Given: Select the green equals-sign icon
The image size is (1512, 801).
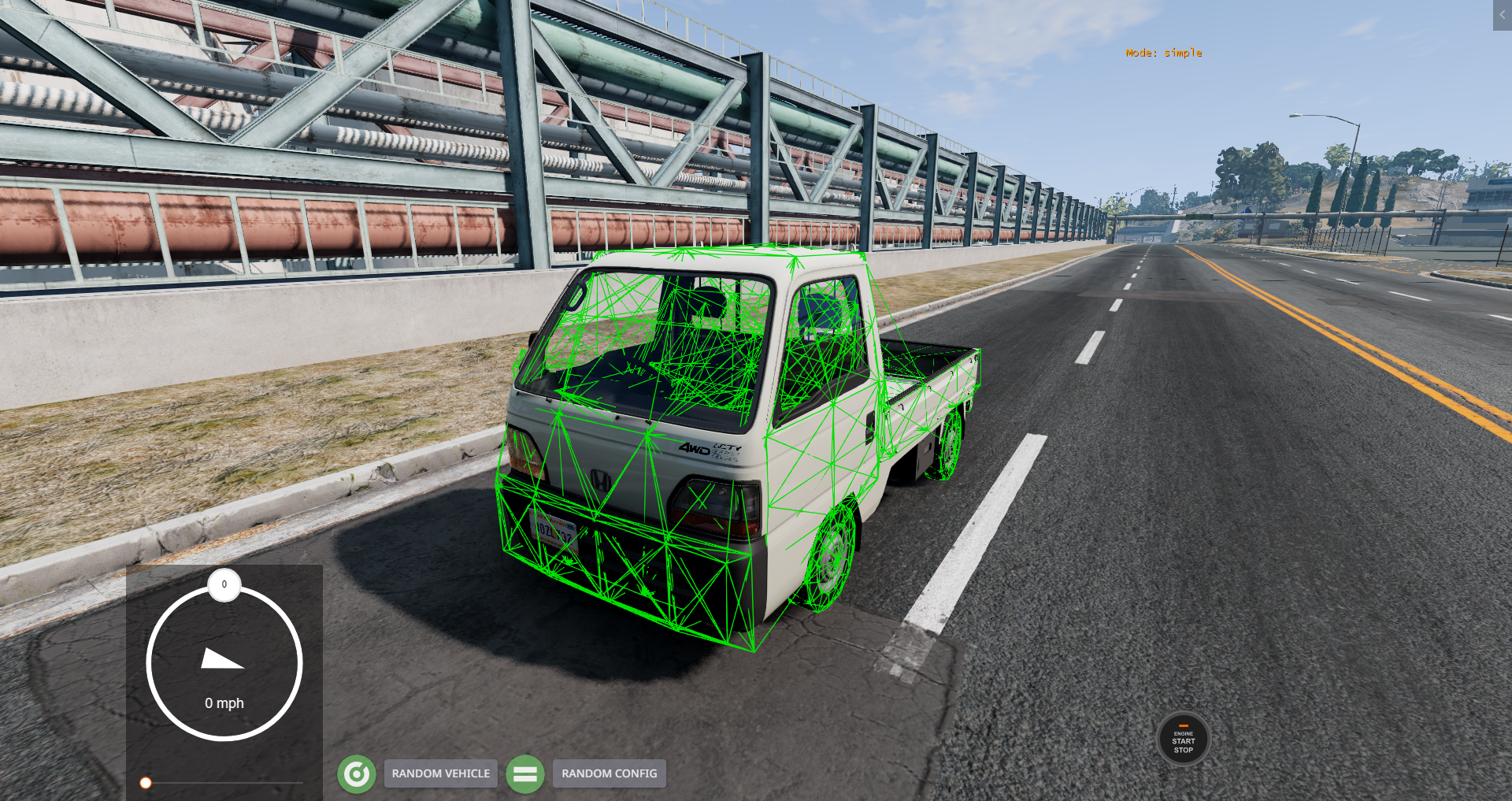Looking at the screenshot, I should [x=525, y=774].
